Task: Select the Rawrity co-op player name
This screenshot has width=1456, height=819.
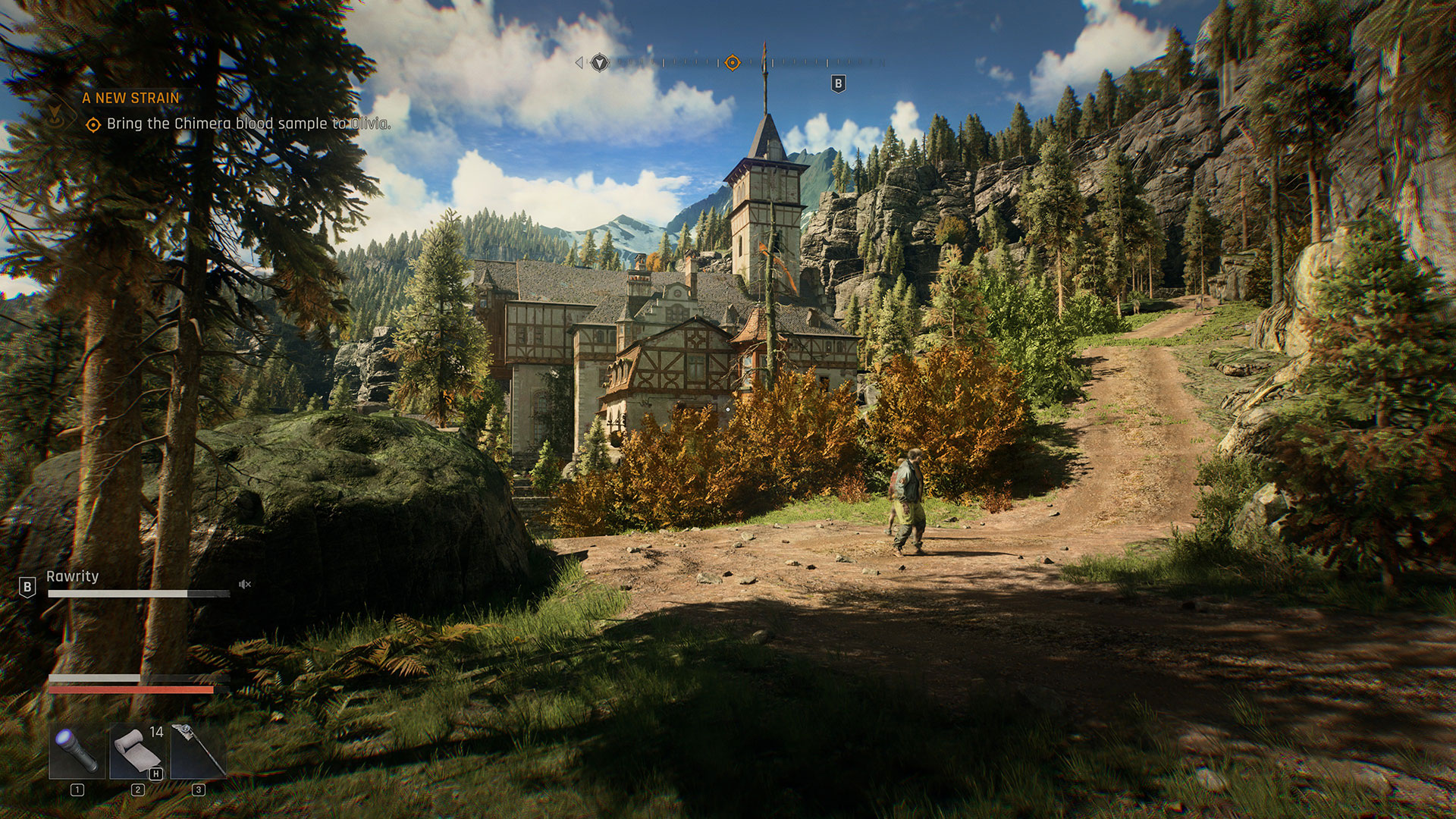Action: click(73, 576)
